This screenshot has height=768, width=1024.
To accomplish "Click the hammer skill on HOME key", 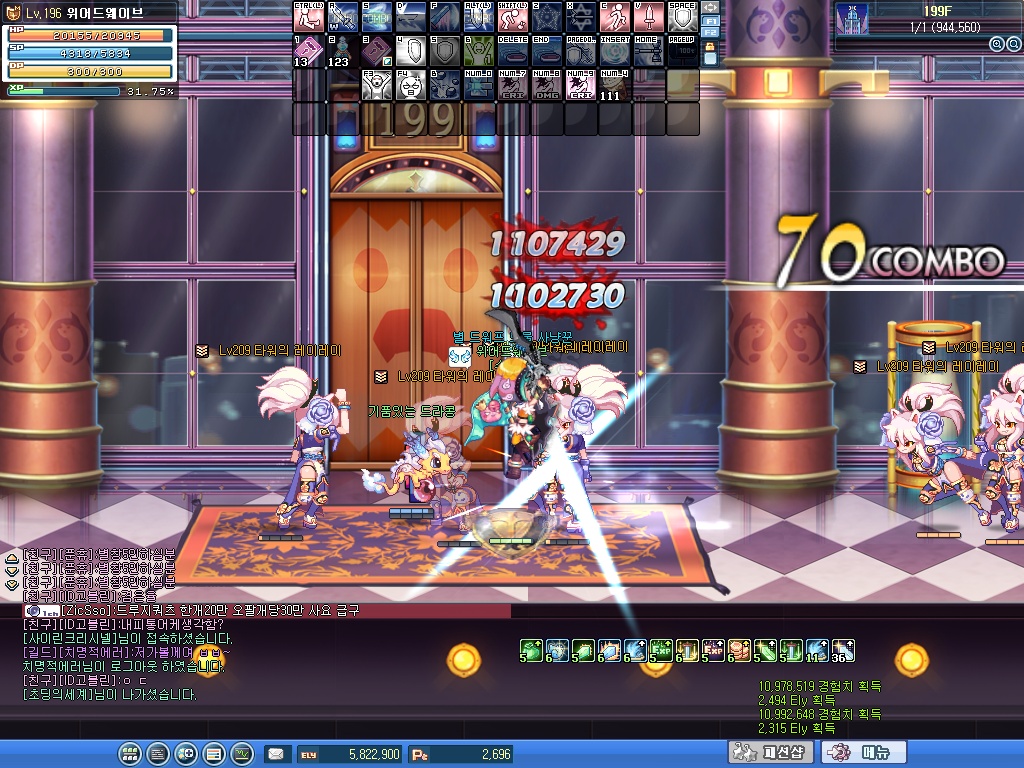I will pyautogui.click(x=648, y=51).
